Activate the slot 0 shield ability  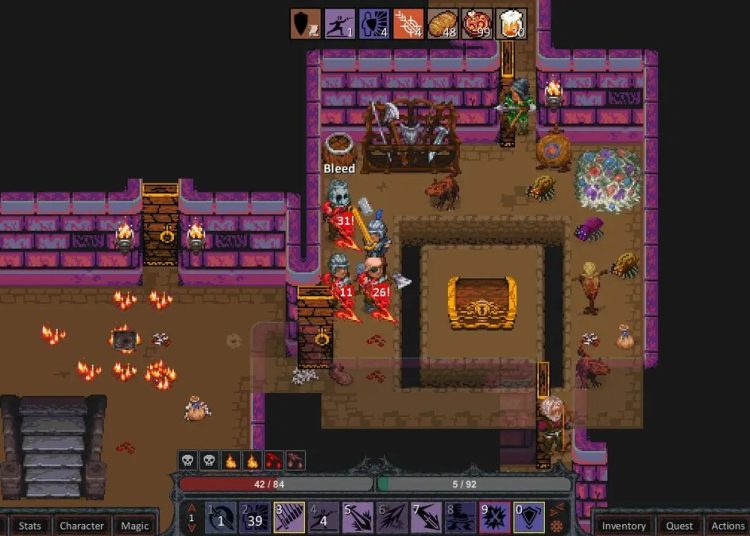point(529,517)
